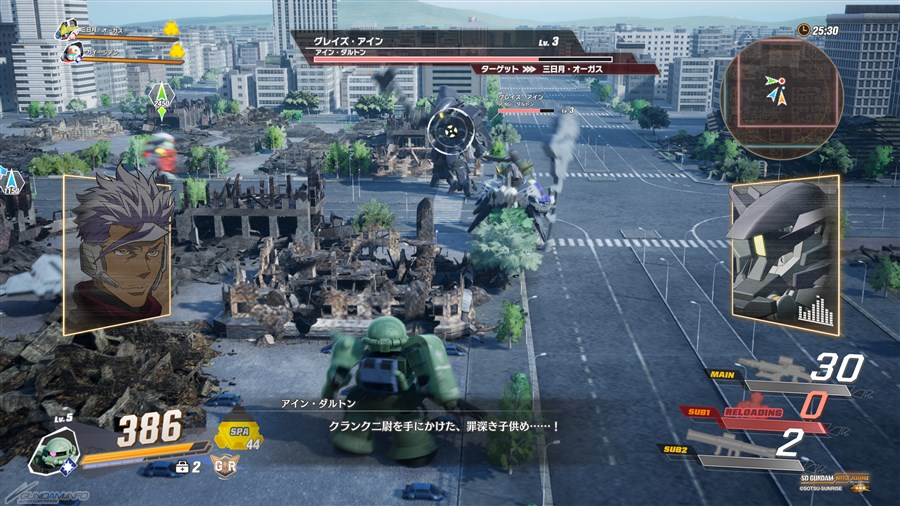Click the white lock-on target reticle
The height and width of the screenshot is (506, 900).
(x=446, y=129)
